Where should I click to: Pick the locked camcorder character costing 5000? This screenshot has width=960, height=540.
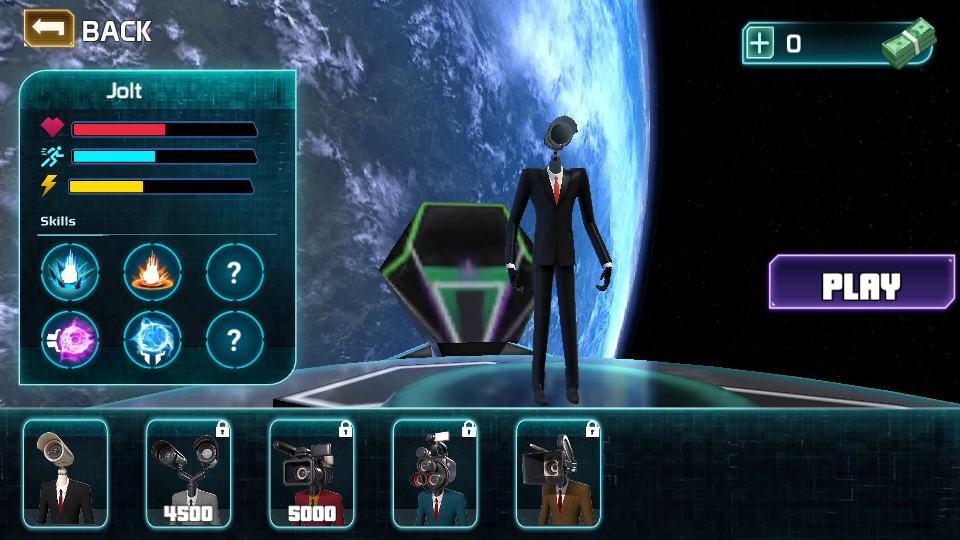coord(311,473)
